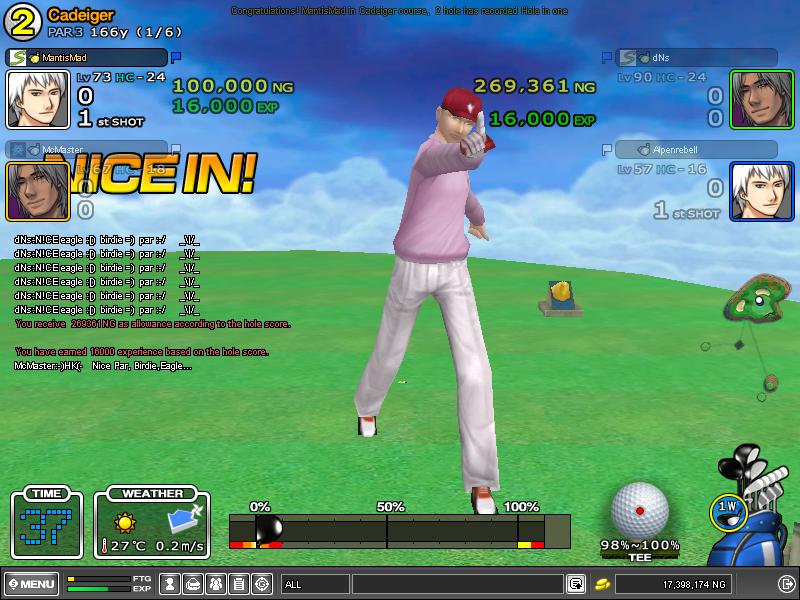Screen dimensions: 800x600
Task: Open the document list icon in toolbar
Action: tap(239, 583)
